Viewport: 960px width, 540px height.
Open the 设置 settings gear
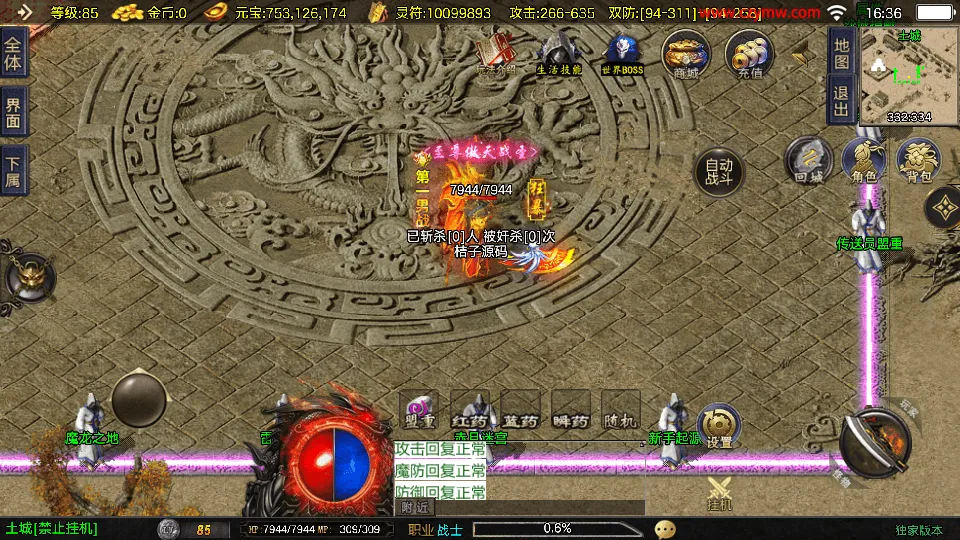click(719, 427)
